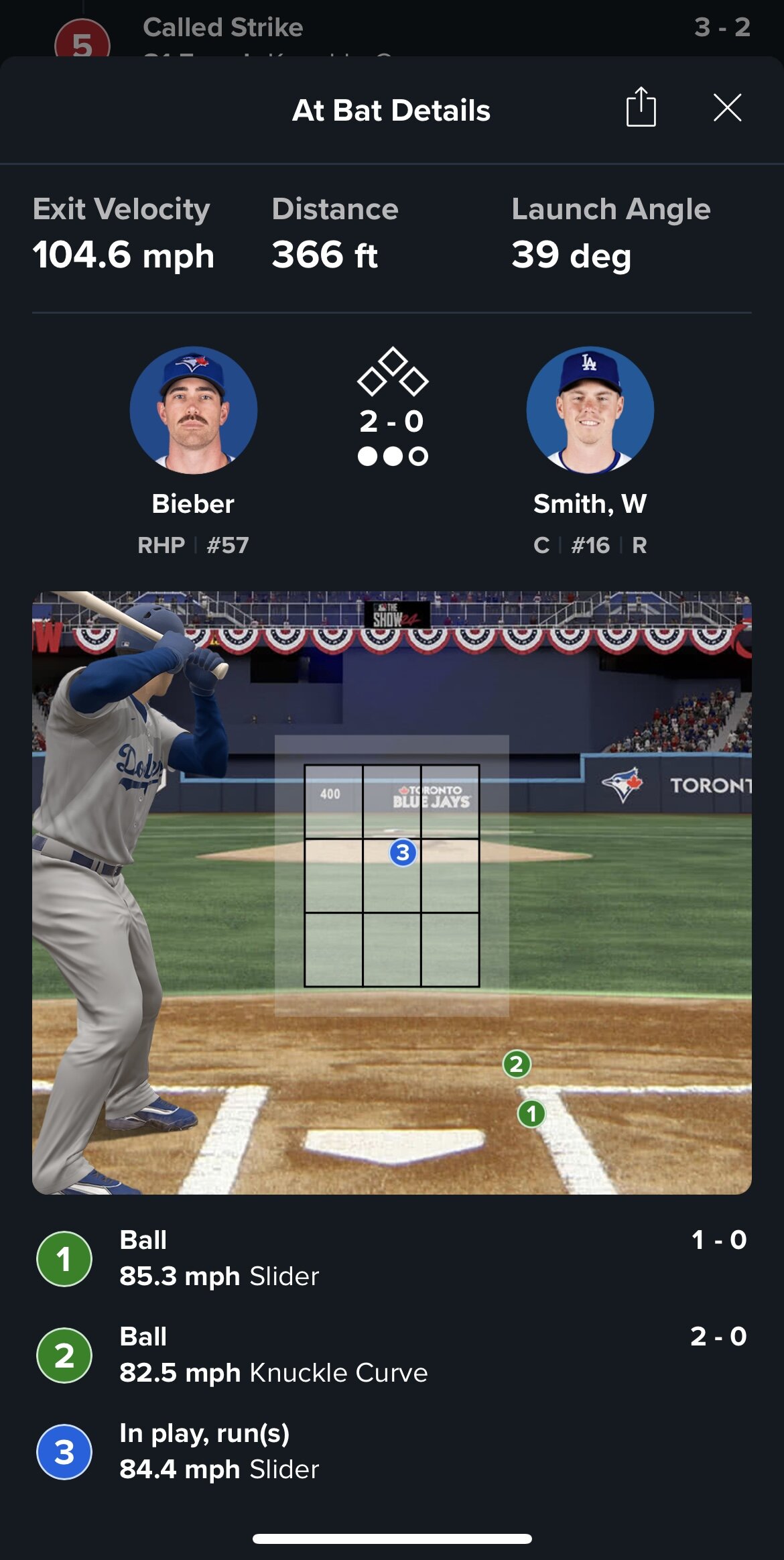Select pitch 3 marker in the strike zone
This screenshot has height=1560, width=784.
tap(403, 853)
